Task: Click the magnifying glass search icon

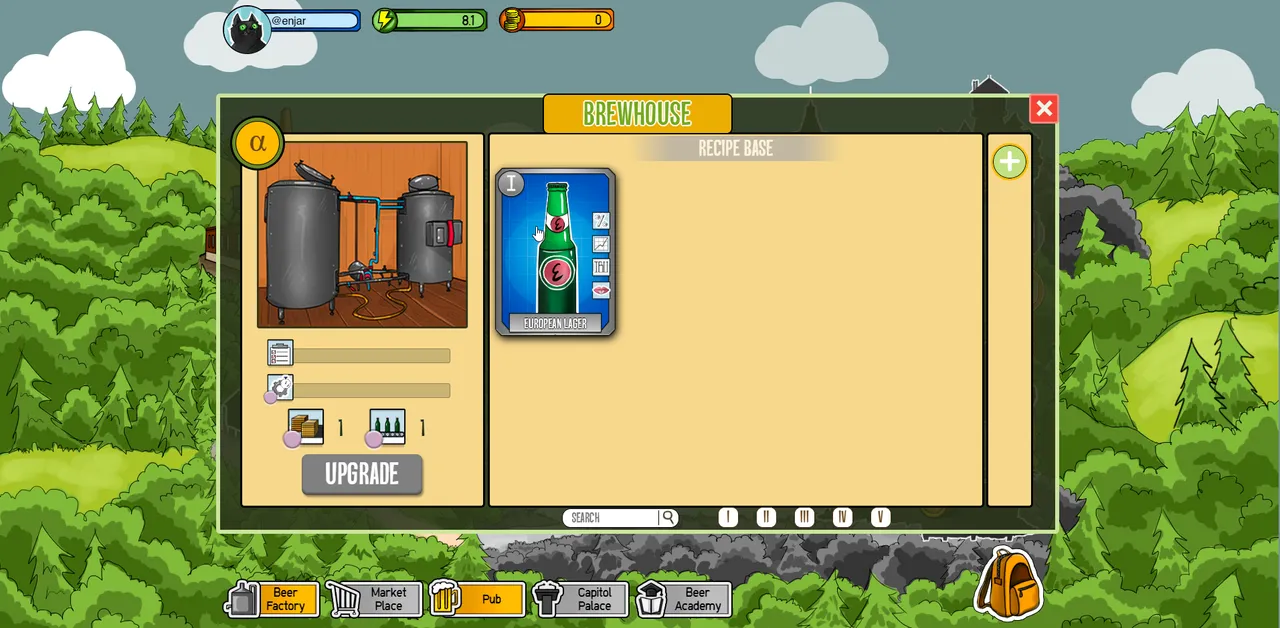Action: 668,518
